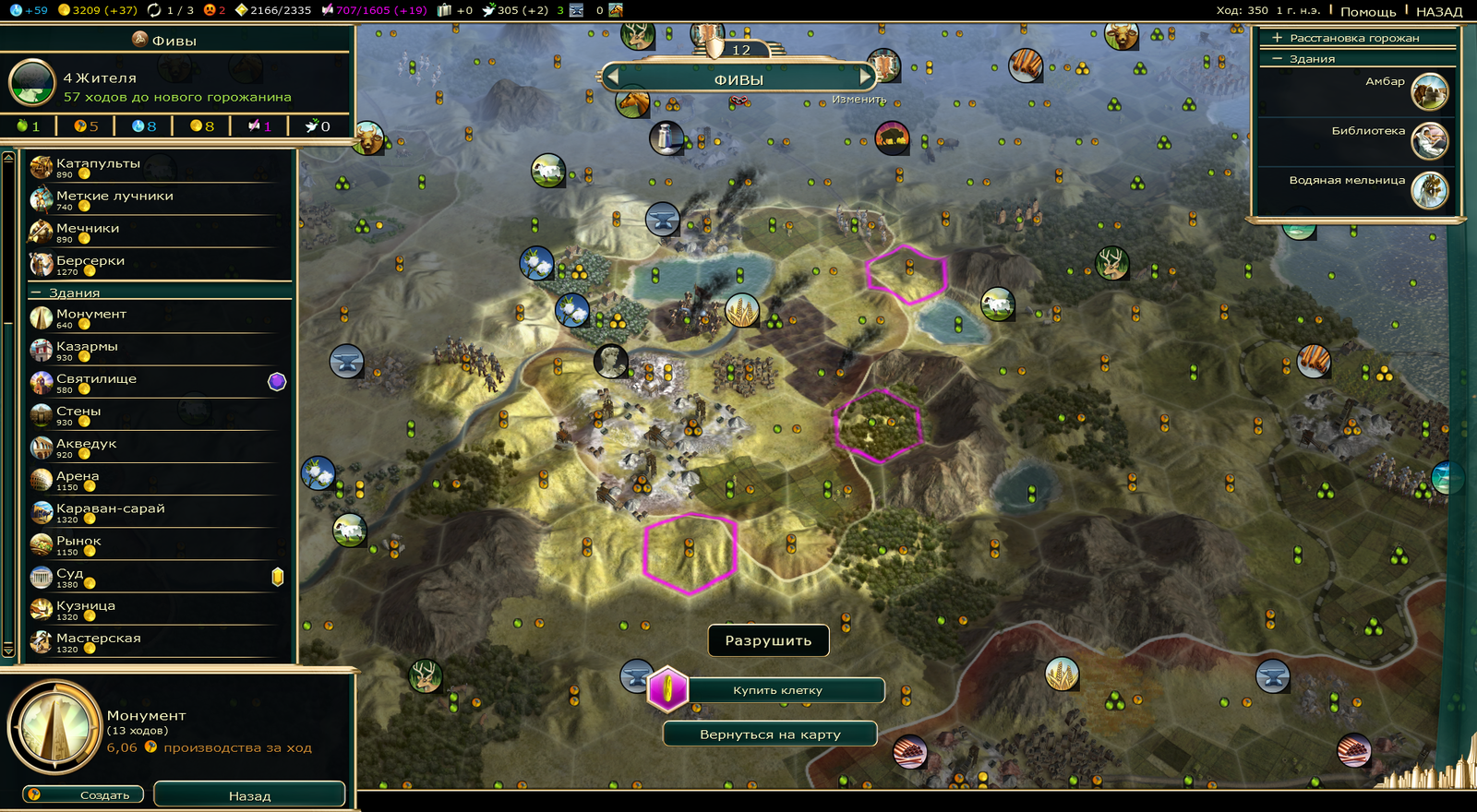Click Изменить under the city name
This screenshot has width=1477, height=812.
pos(859,100)
